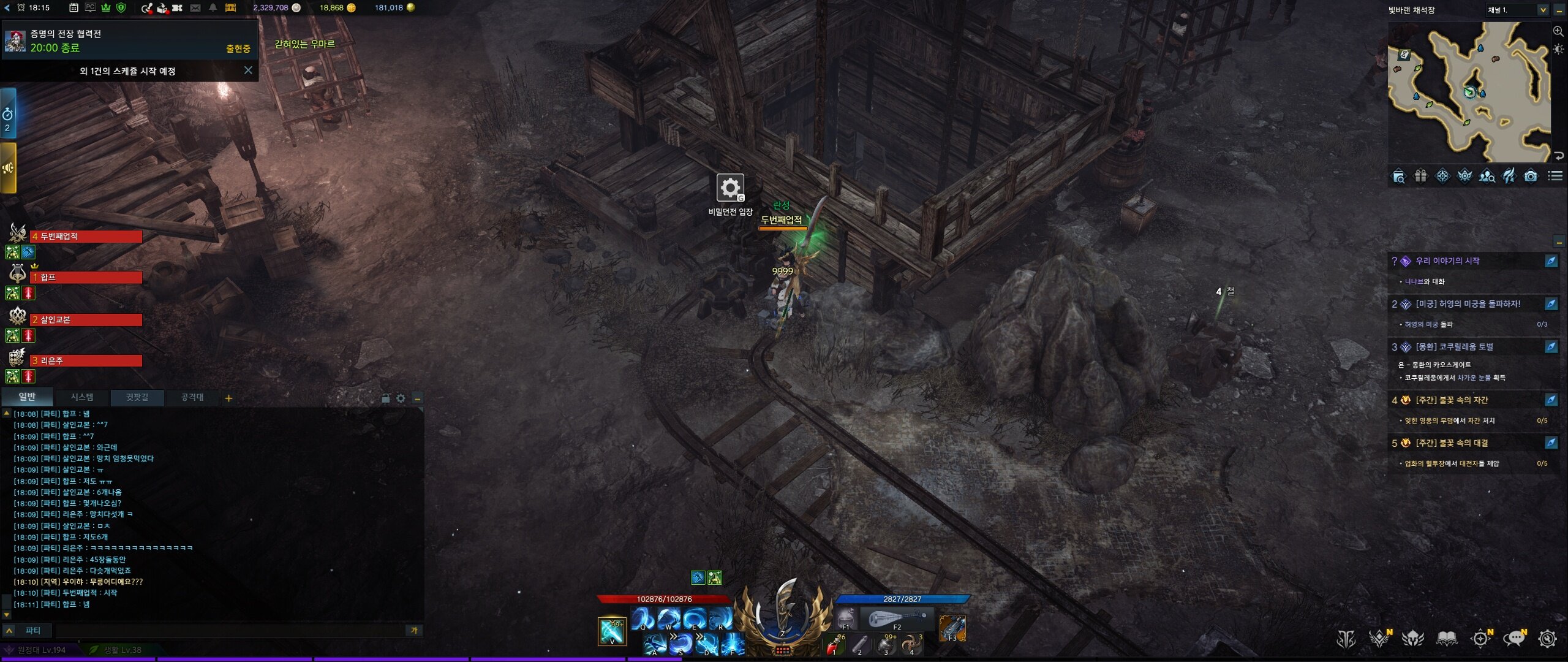Viewport: 1568px width, 662px height.
Task: Open the camera screenshot icon under the minimap
Action: tap(1531, 177)
